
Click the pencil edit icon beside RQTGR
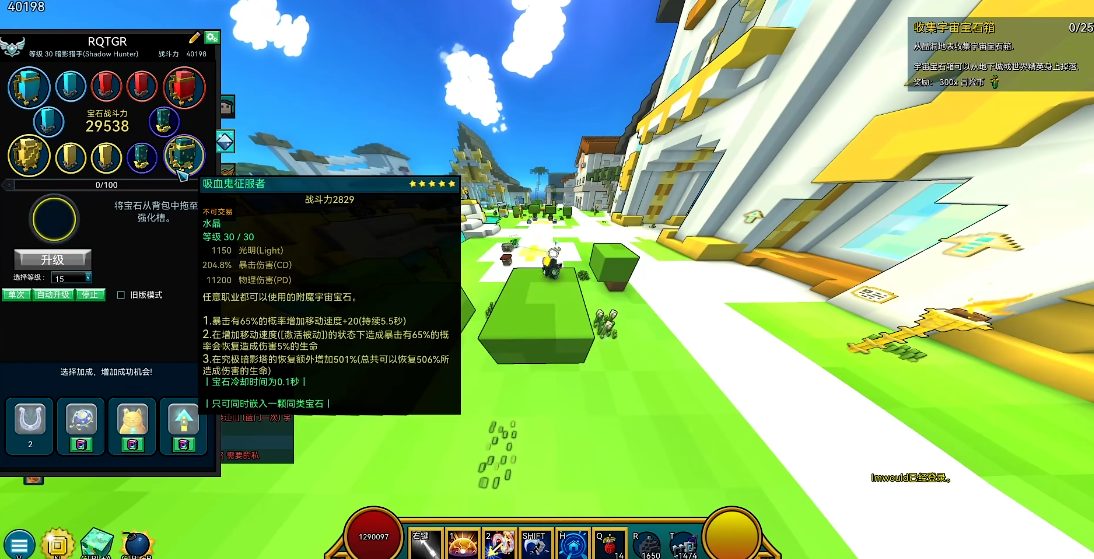point(194,38)
